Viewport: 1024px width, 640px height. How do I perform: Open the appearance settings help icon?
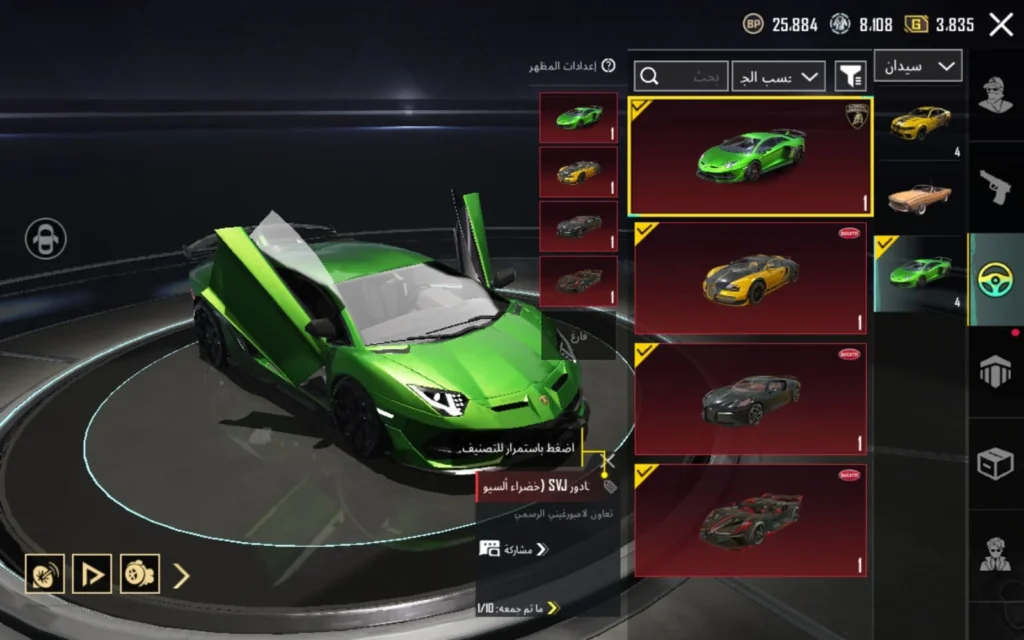pyautogui.click(x=609, y=66)
